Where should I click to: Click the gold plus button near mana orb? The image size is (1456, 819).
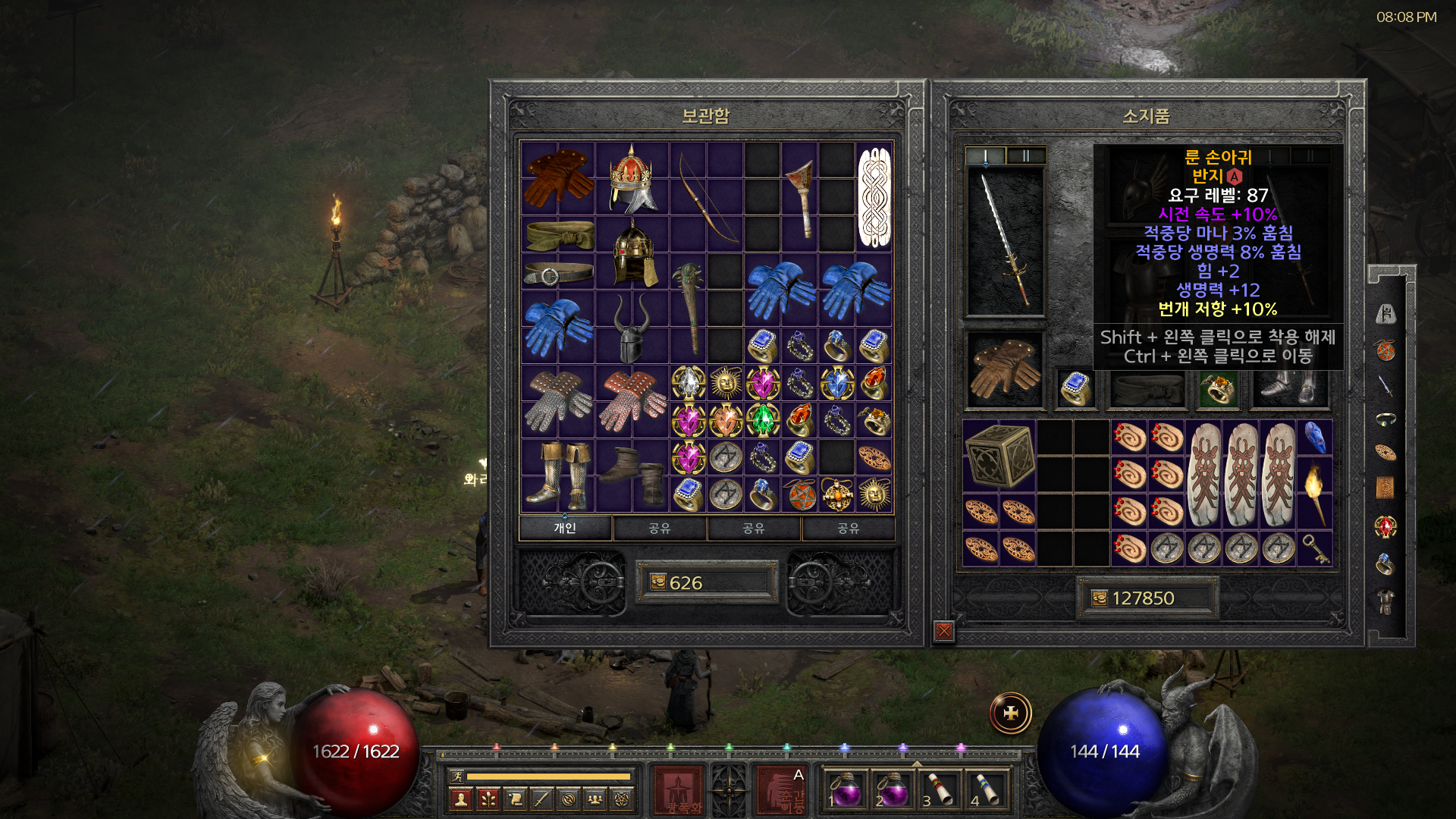click(x=1010, y=714)
